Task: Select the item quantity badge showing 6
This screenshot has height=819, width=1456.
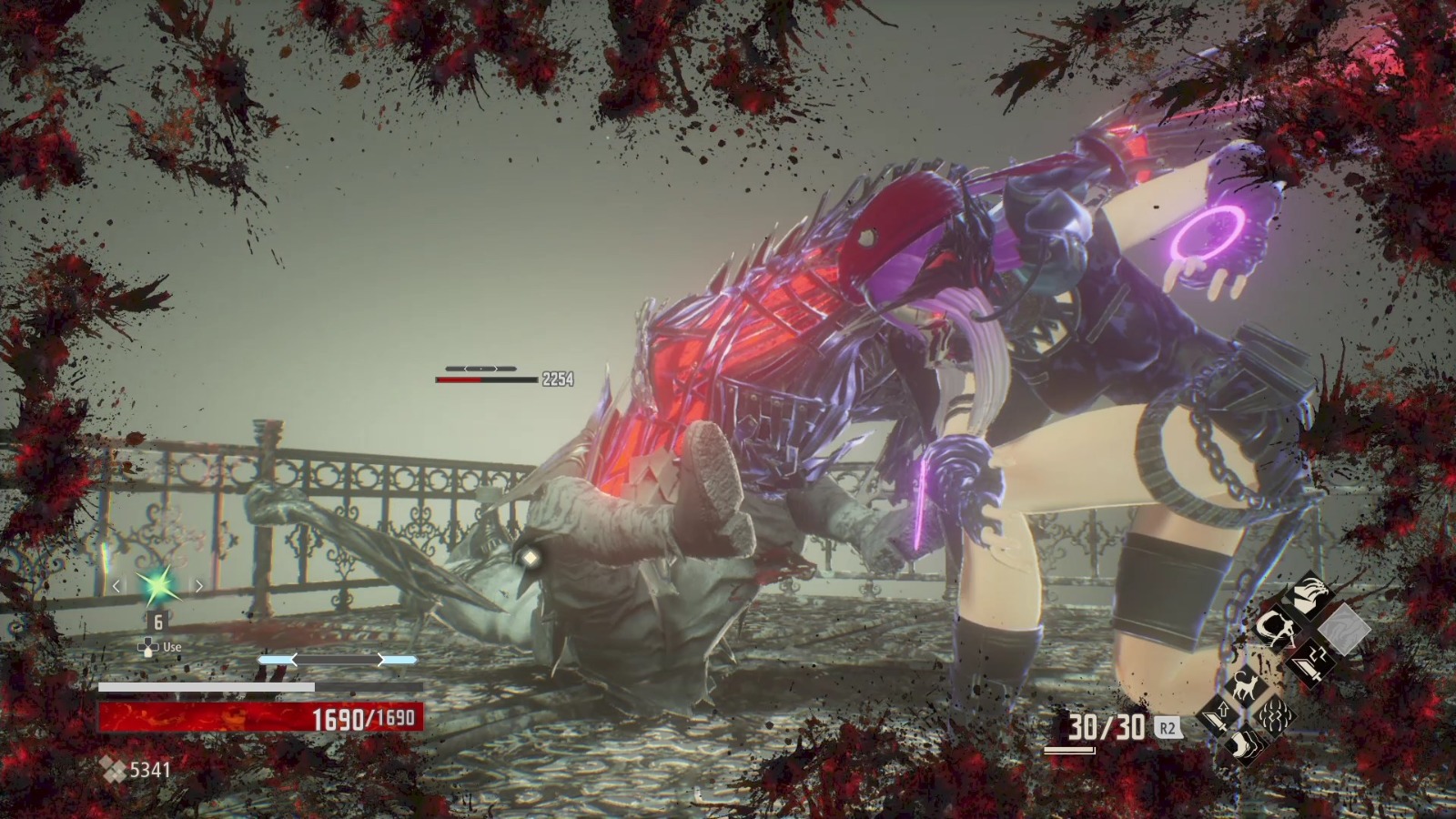Action: pos(157,621)
